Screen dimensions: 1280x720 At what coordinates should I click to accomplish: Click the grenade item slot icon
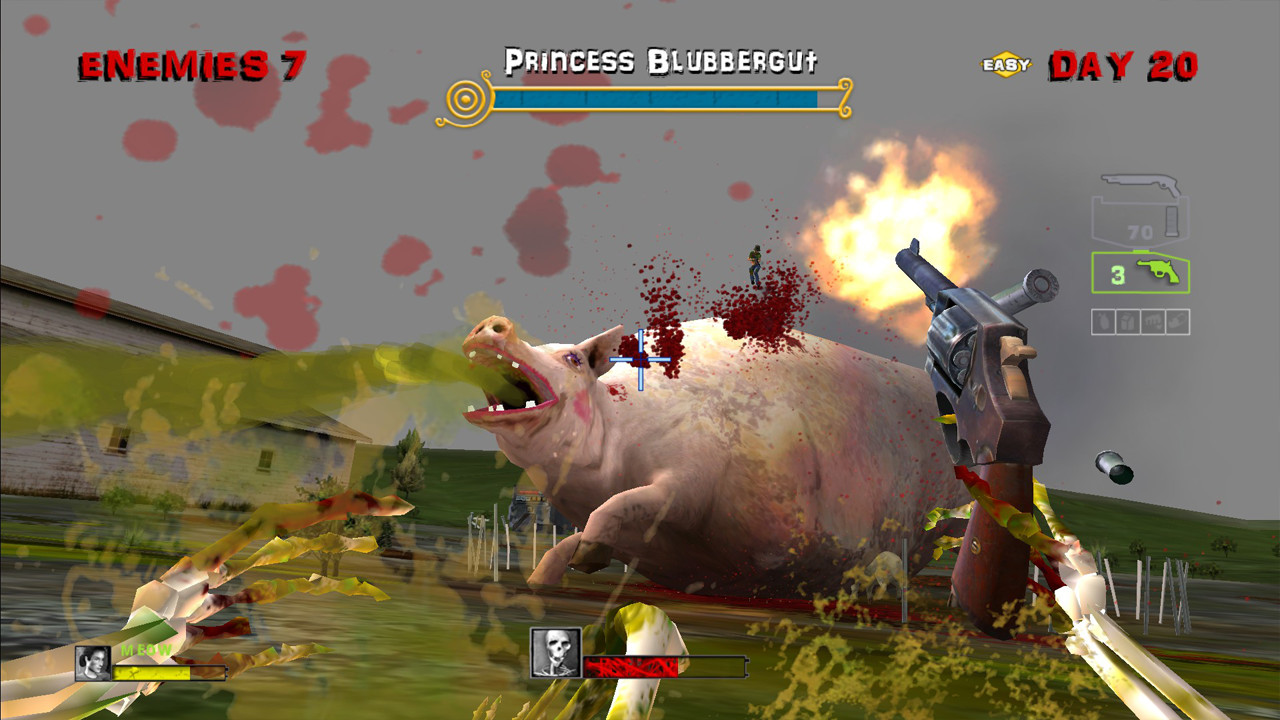(x=1104, y=321)
